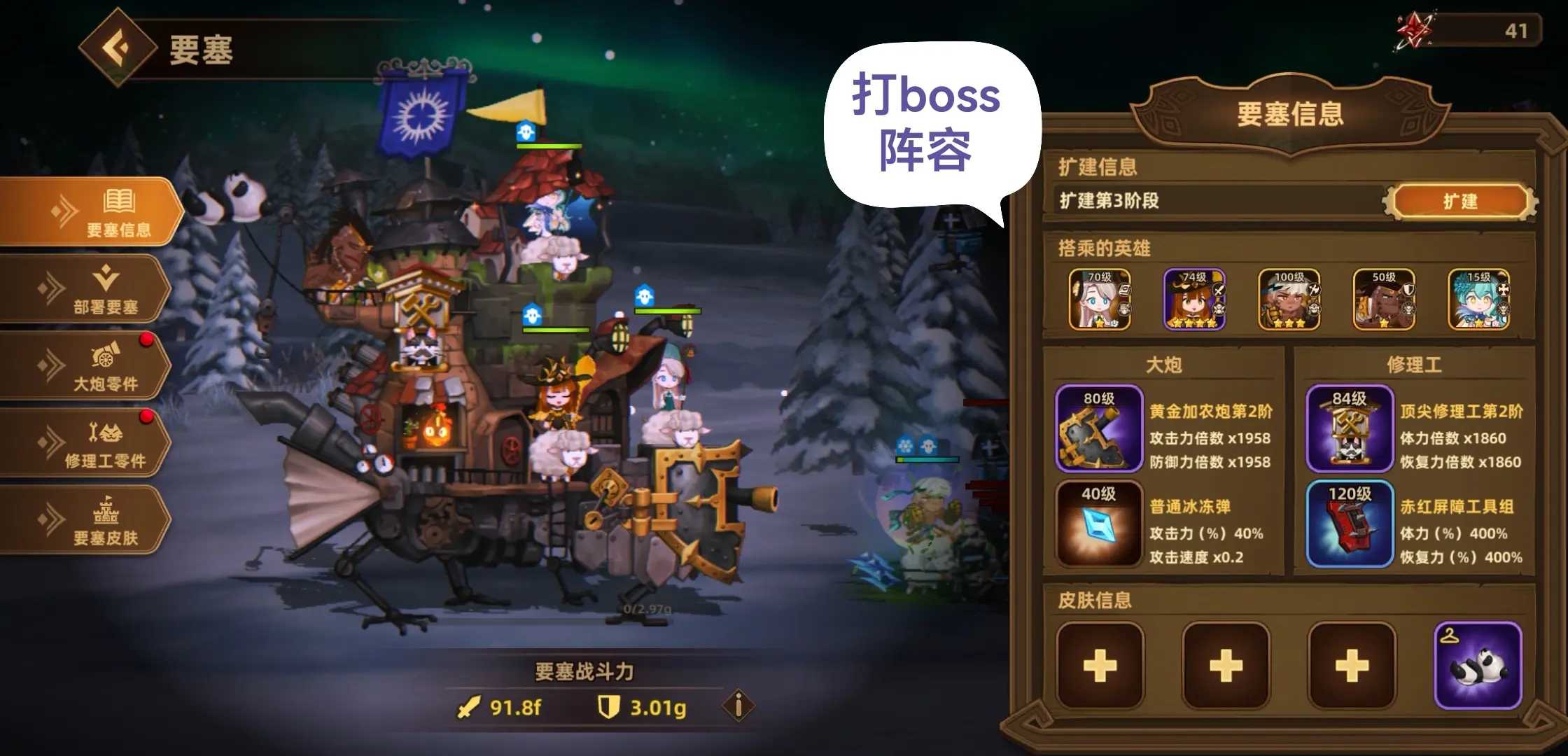Open the level 74 witch hero portrait
1568x756 pixels.
[x=1193, y=301]
